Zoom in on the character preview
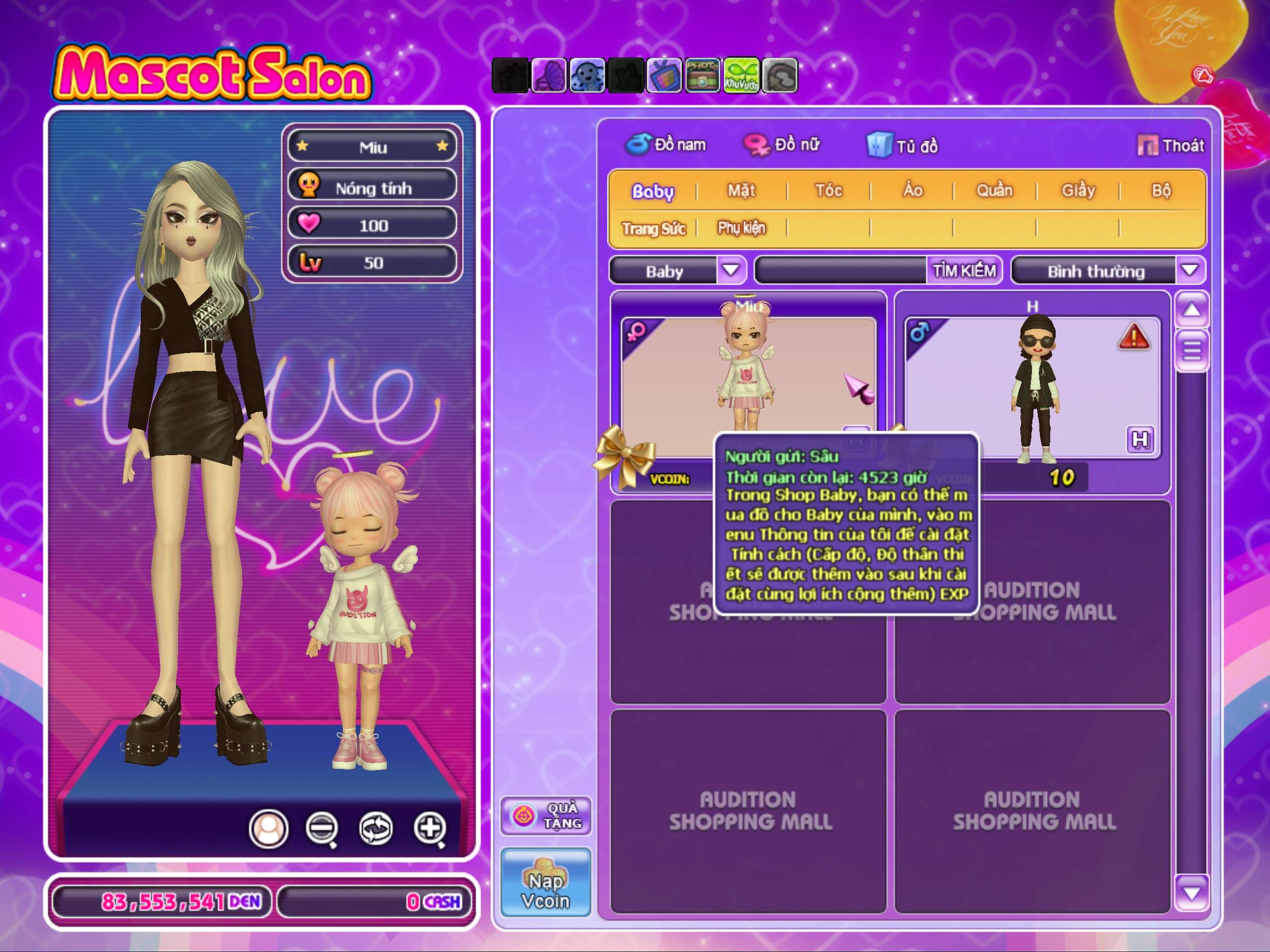 point(430,828)
